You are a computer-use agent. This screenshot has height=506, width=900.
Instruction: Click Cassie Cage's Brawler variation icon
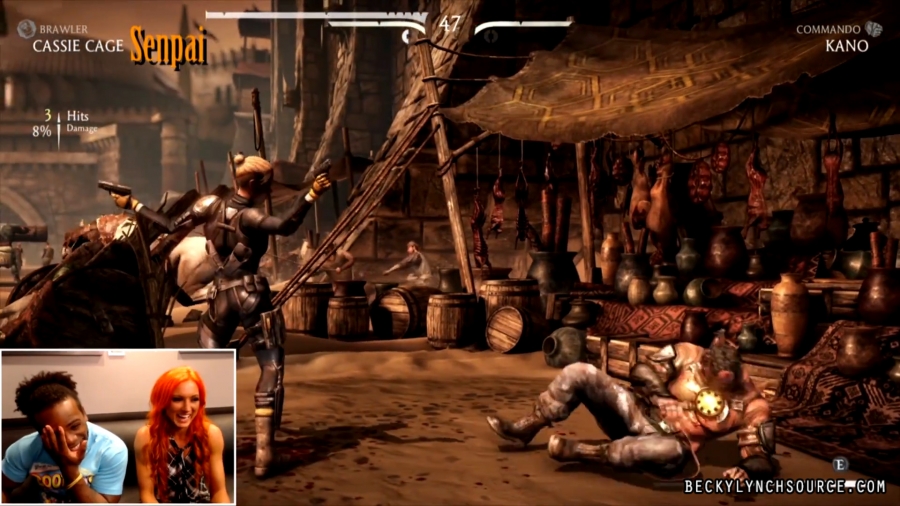click(26, 29)
